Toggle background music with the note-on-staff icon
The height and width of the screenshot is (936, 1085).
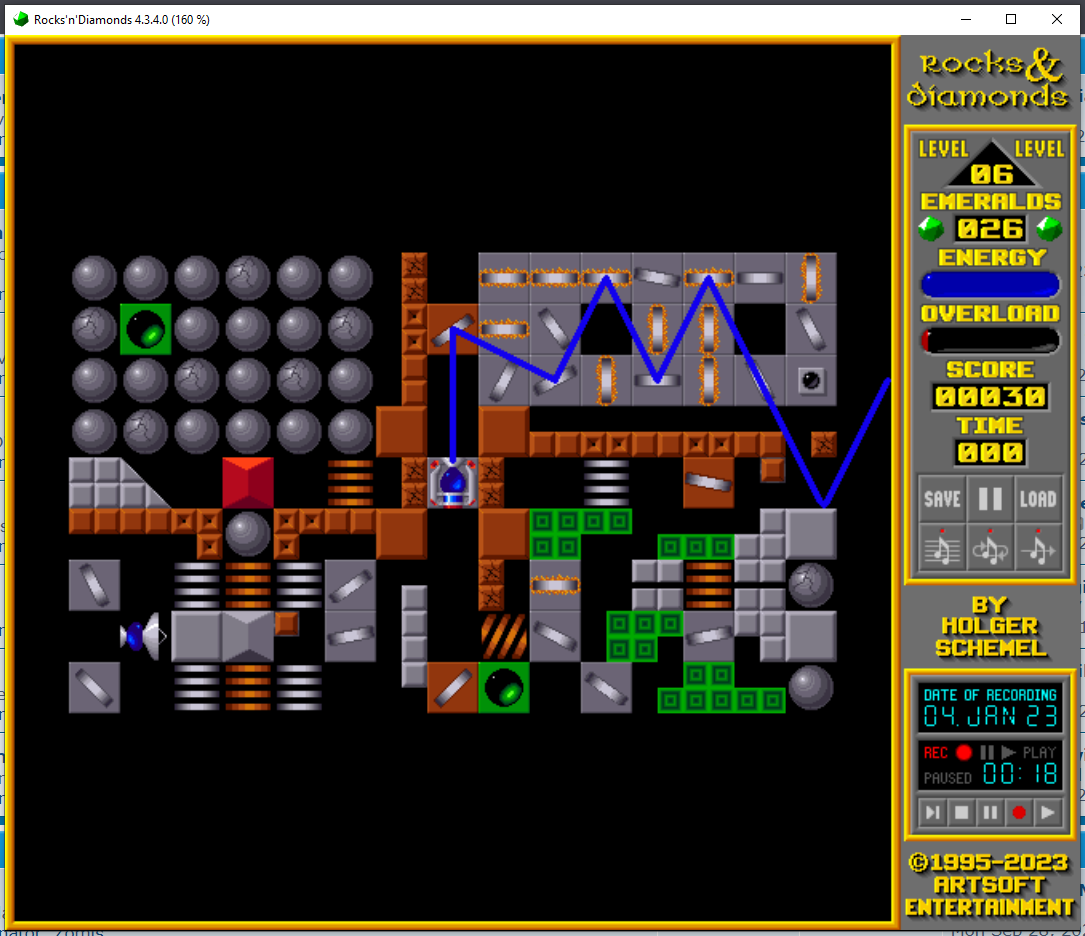(x=942, y=546)
